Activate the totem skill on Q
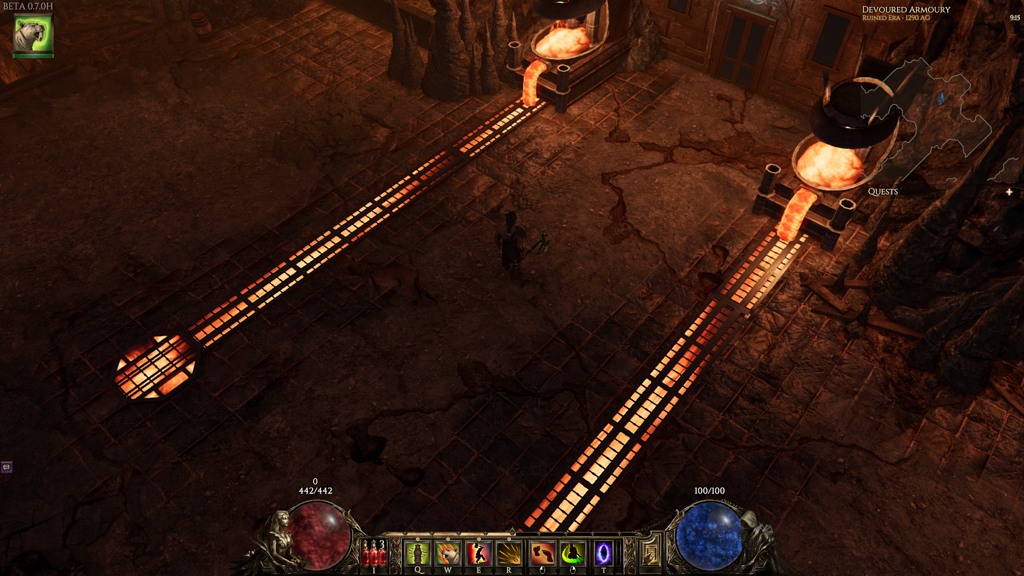The width and height of the screenshot is (1024, 576). [x=418, y=552]
